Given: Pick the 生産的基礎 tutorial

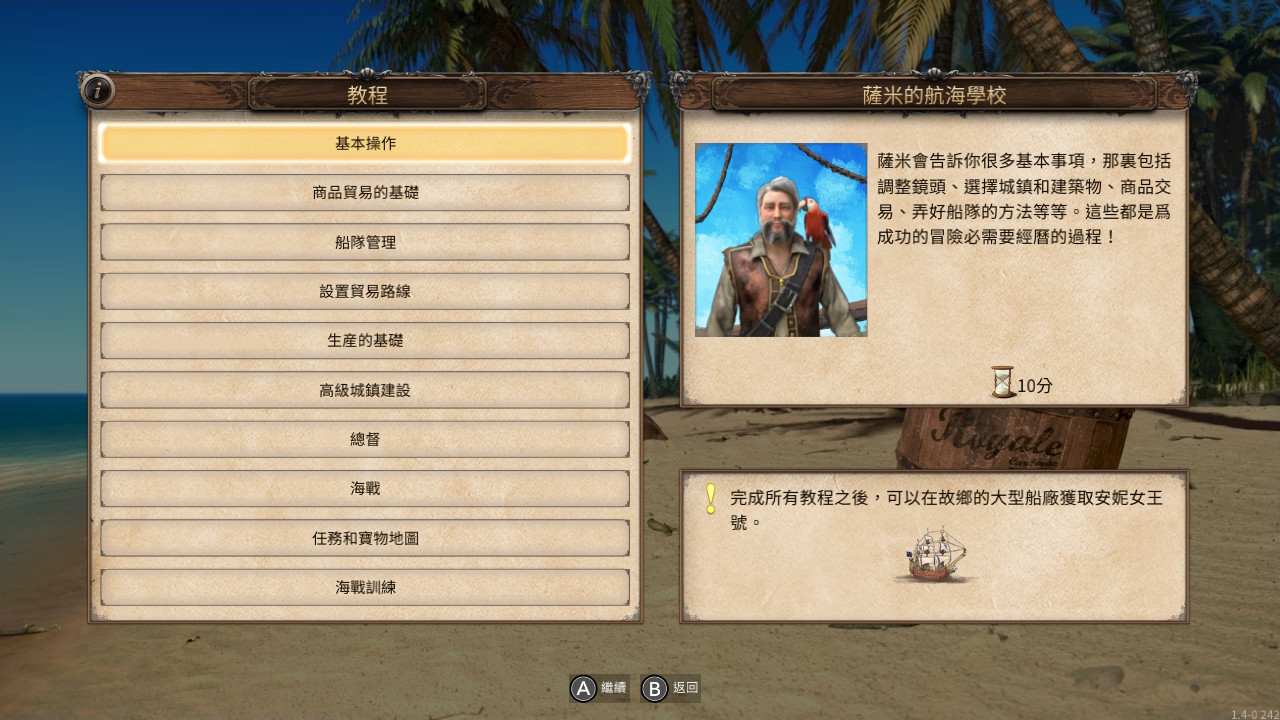Looking at the screenshot, I should click(365, 340).
